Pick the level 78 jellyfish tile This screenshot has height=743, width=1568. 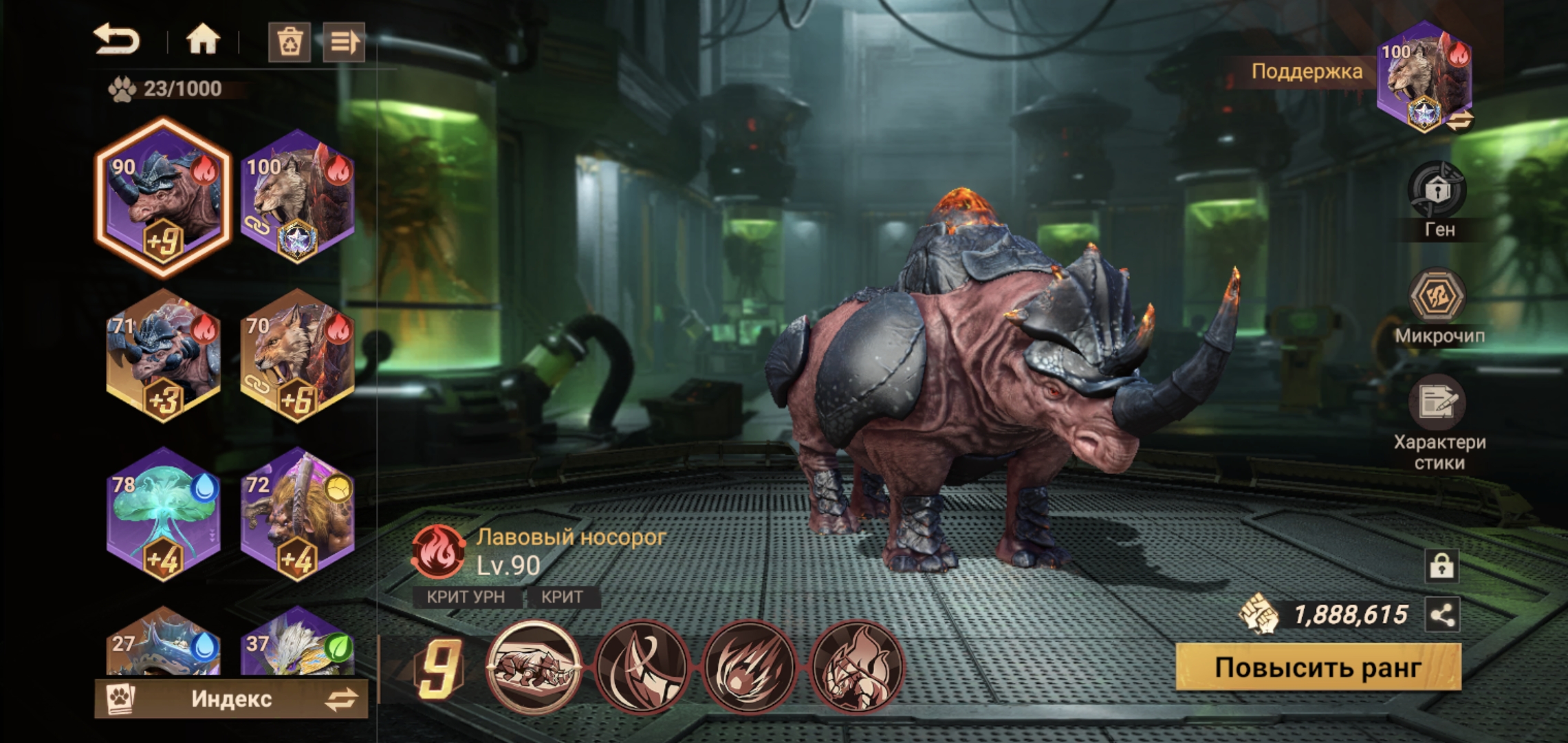163,514
